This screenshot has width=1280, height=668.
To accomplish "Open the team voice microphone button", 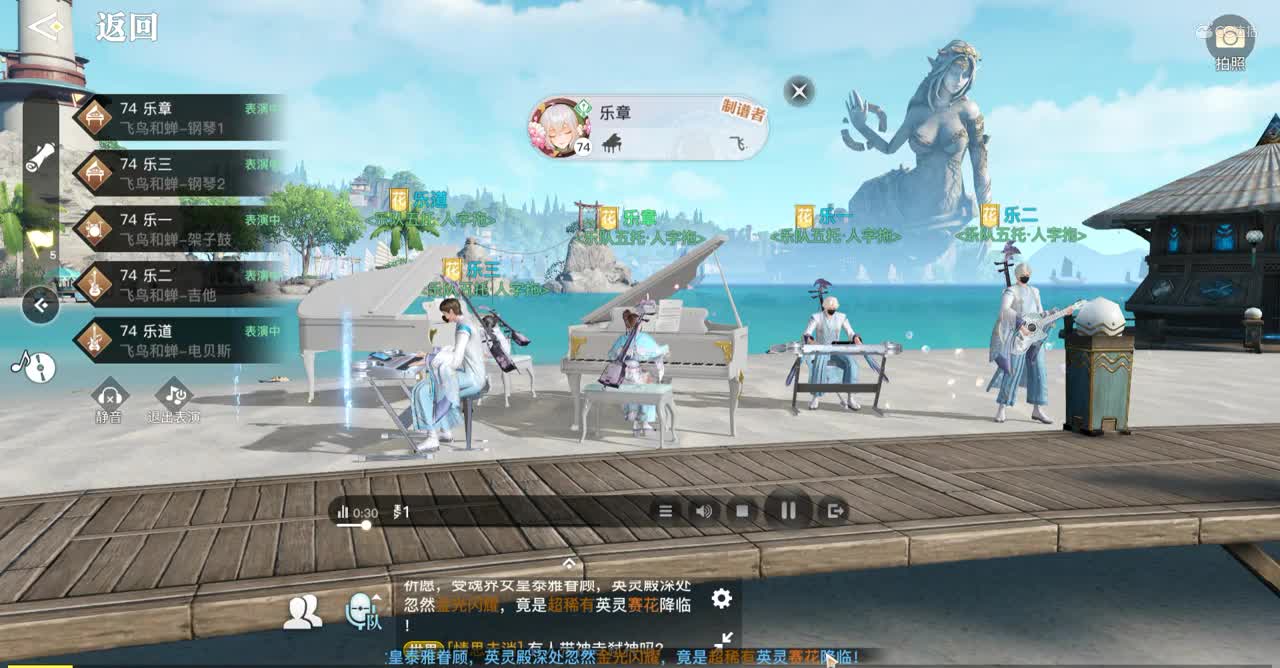I will [362, 611].
